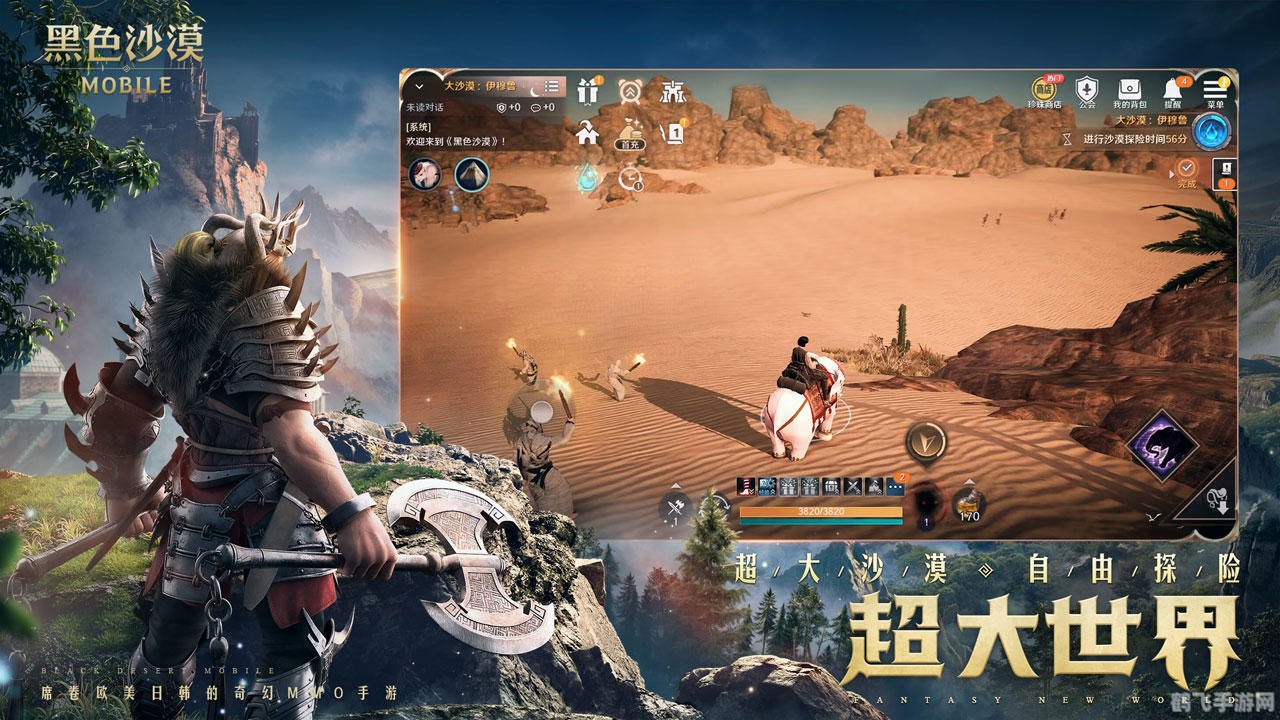Toggle the crossed axes weapon button
The width and height of the screenshot is (1280, 720).
pos(674,508)
